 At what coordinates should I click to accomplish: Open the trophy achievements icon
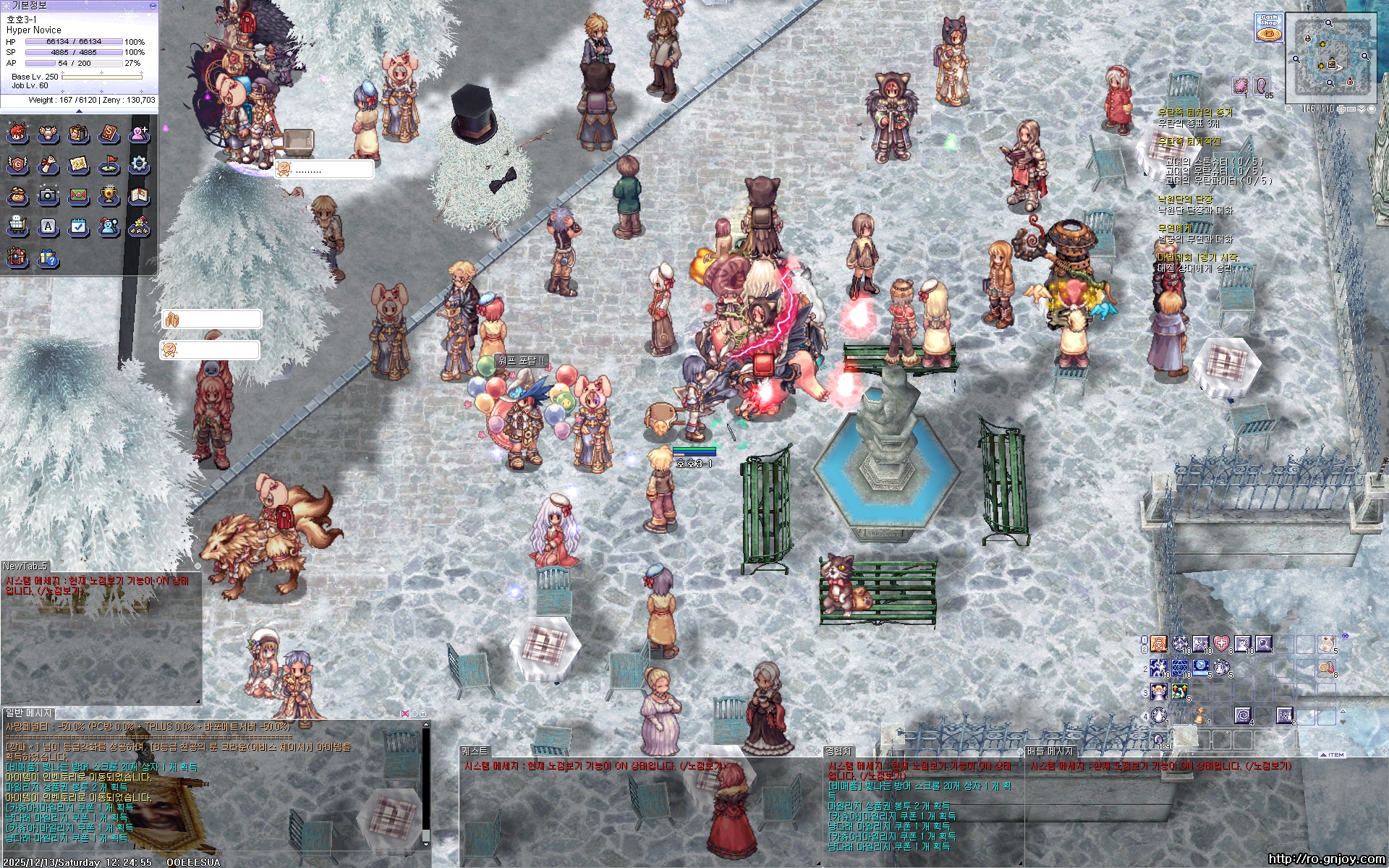[x=109, y=195]
